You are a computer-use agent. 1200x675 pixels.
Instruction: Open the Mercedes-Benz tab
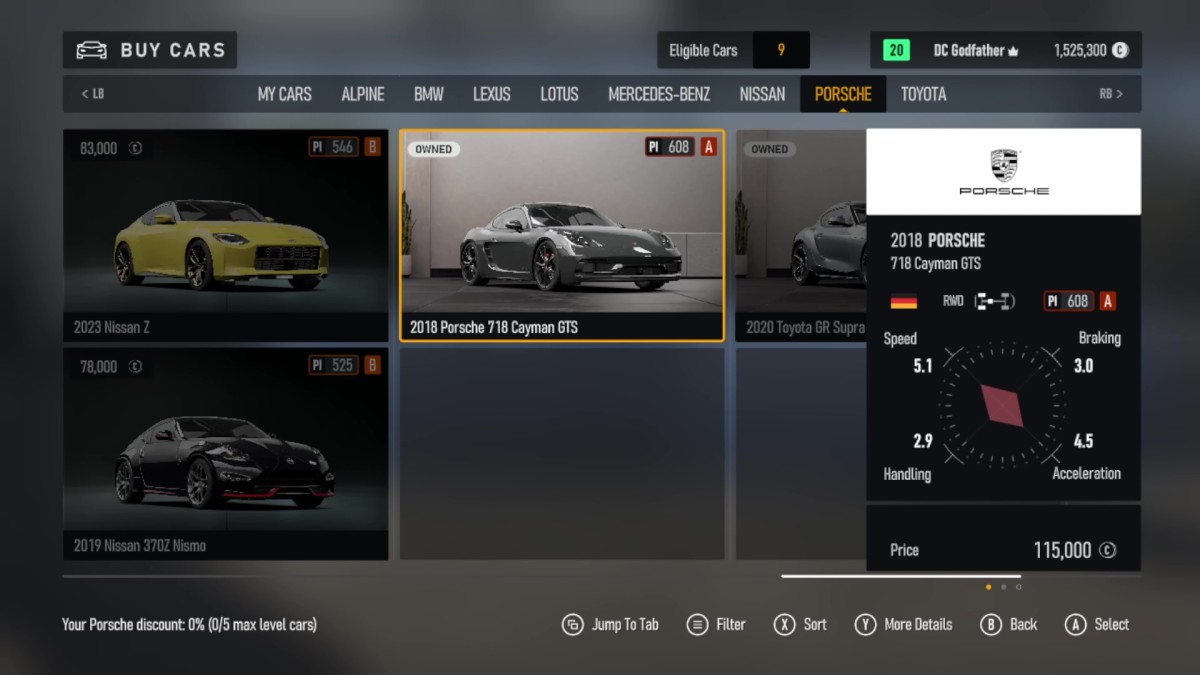pyautogui.click(x=659, y=94)
